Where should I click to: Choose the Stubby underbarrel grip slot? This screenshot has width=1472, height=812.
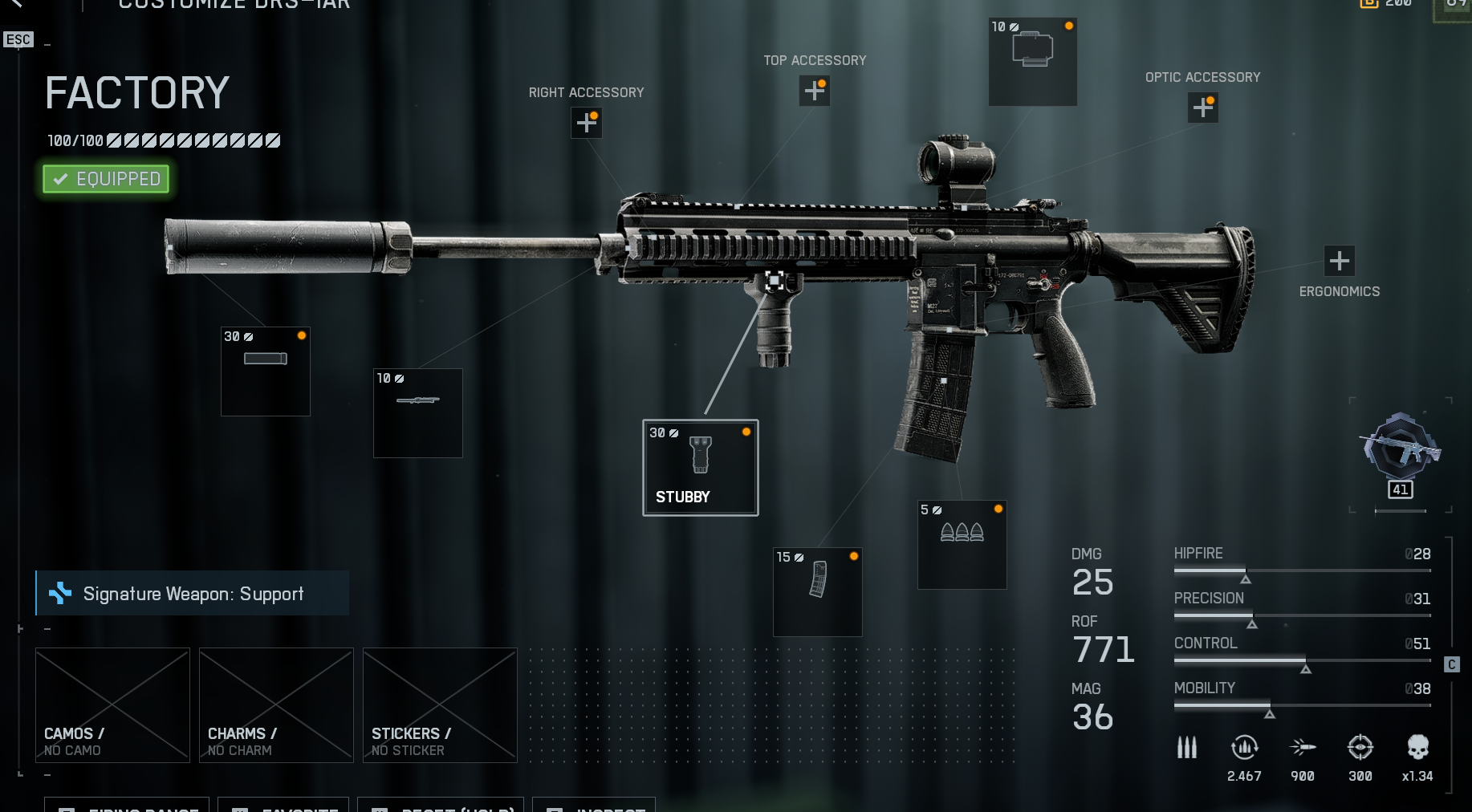[701, 468]
